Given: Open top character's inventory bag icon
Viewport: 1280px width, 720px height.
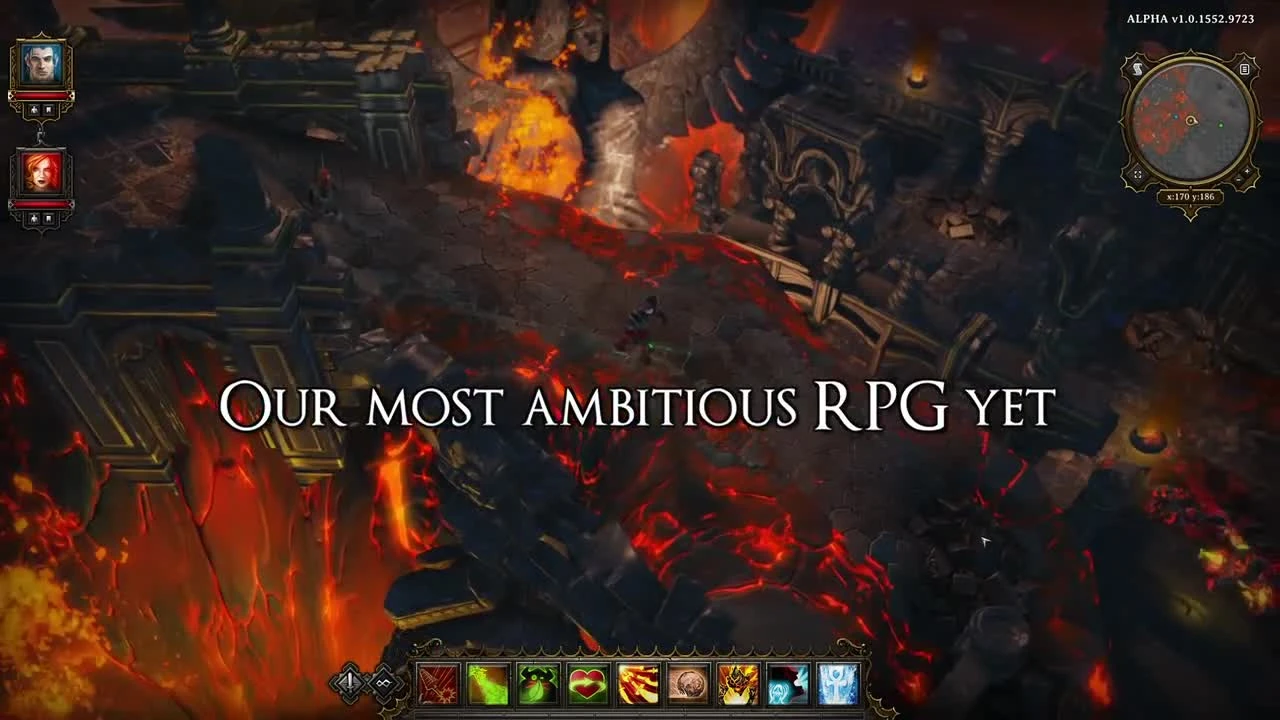Looking at the screenshot, I should pos(47,111).
